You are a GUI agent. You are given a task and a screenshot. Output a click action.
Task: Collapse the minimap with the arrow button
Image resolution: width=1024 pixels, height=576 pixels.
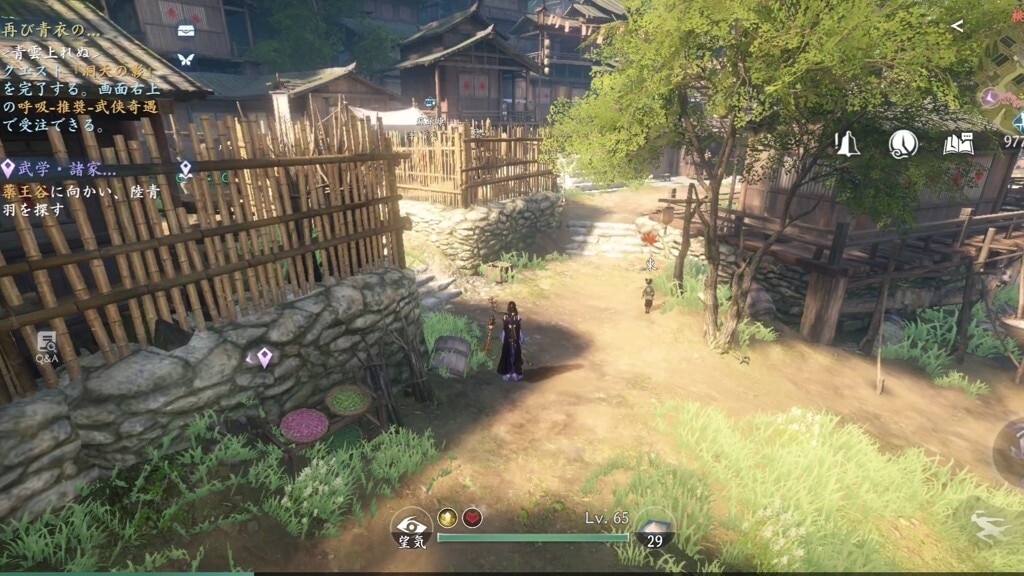(957, 26)
